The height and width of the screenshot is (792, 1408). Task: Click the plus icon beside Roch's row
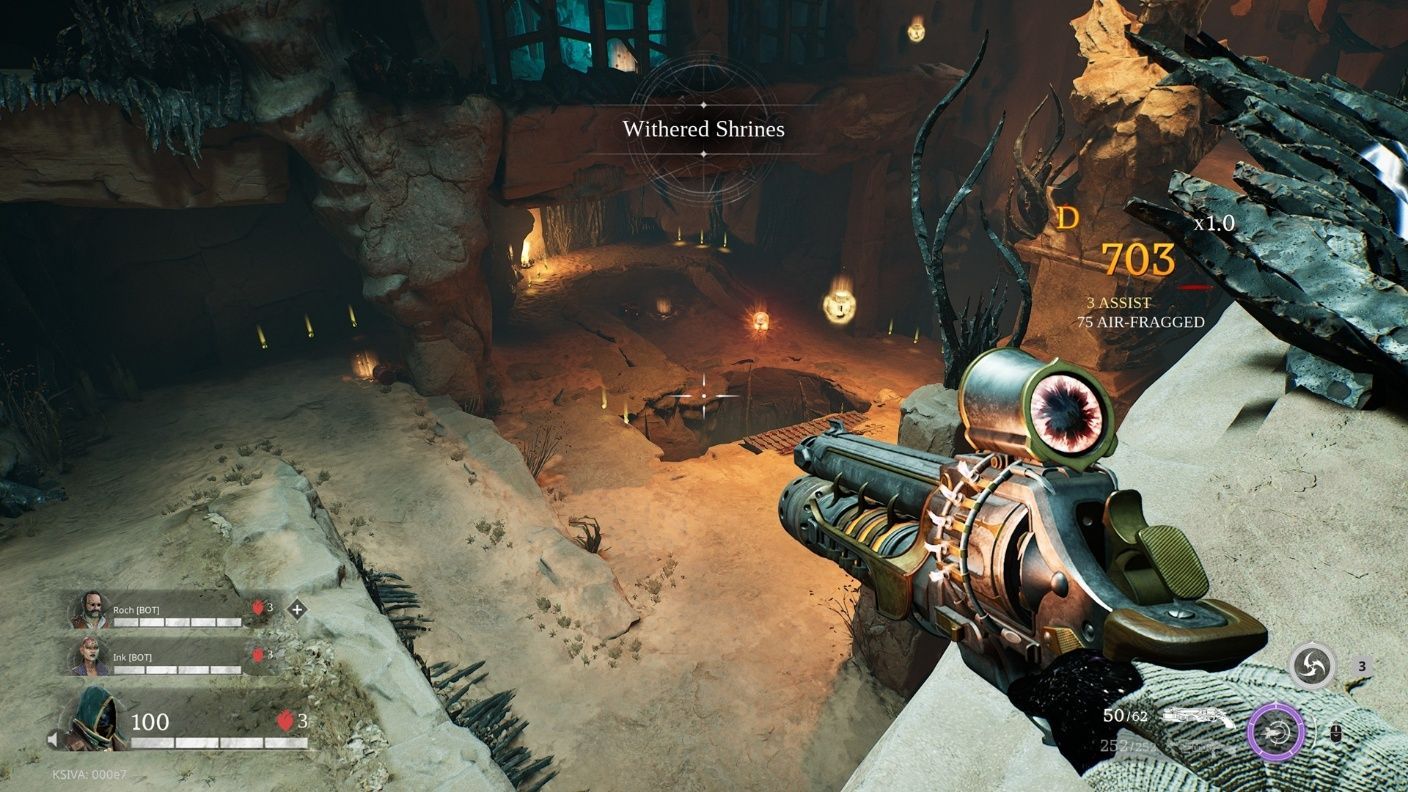(297, 608)
